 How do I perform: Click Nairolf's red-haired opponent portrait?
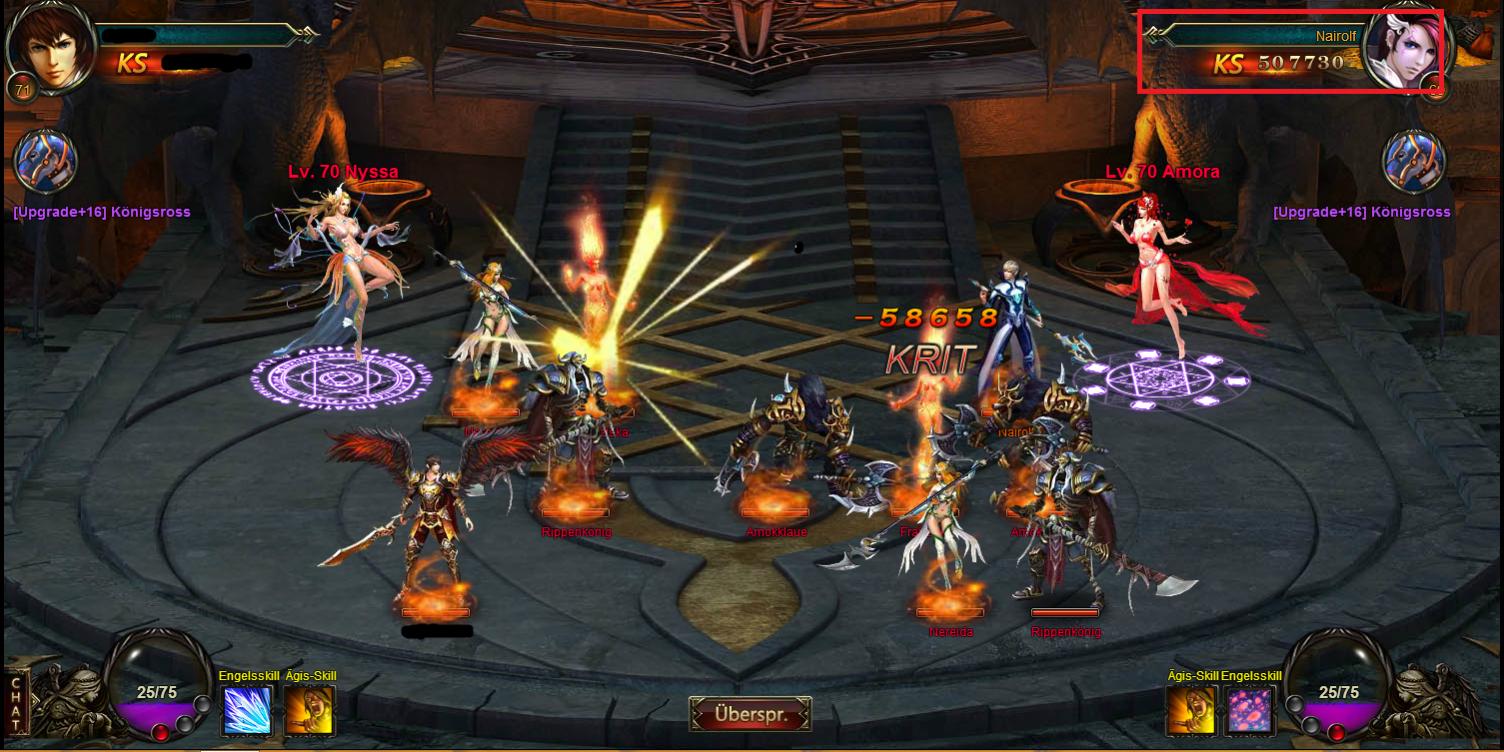pos(1404,50)
